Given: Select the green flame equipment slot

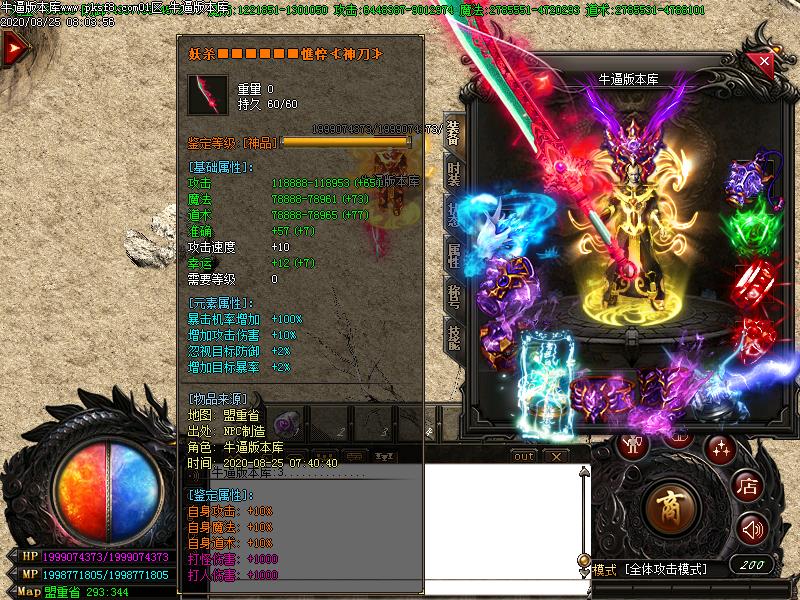Looking at the screenshot, I should 755,220.
